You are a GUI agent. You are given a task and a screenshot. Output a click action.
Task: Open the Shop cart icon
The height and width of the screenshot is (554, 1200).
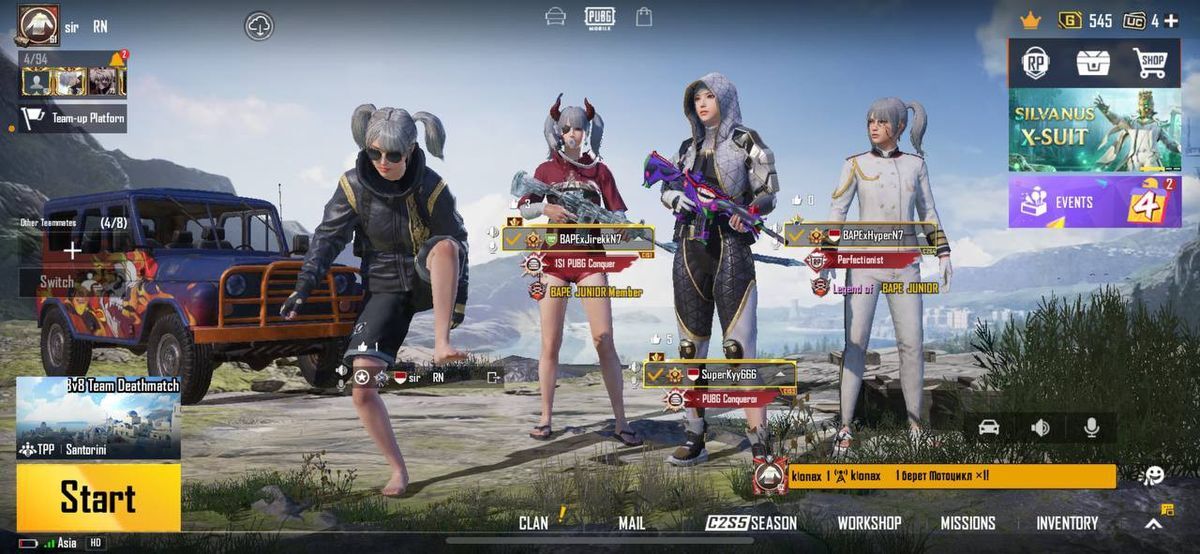click(1151, 63)
